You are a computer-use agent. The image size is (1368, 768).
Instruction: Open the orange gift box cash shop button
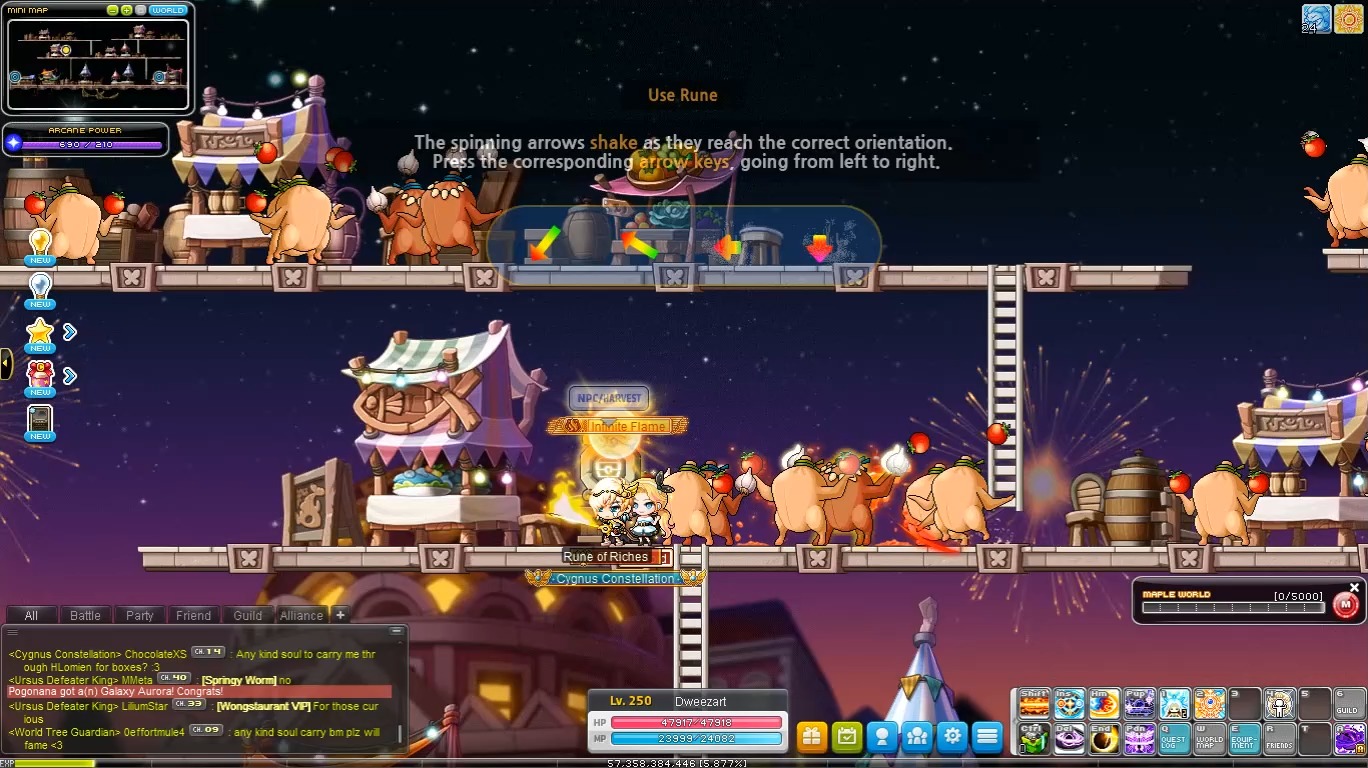click(812, 737)
